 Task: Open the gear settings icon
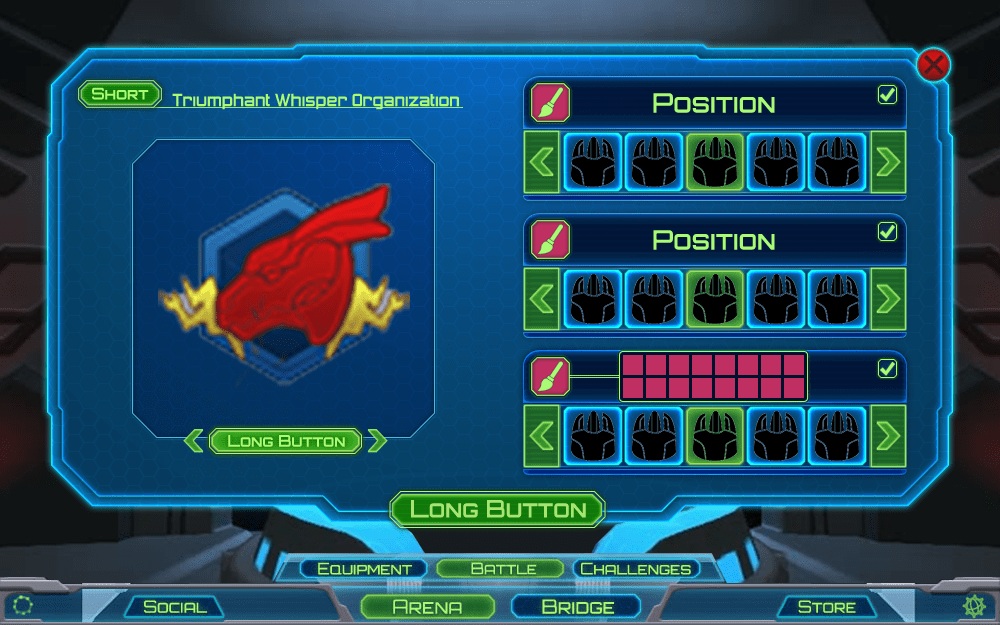pyautogui.click(x=973, y=605)
